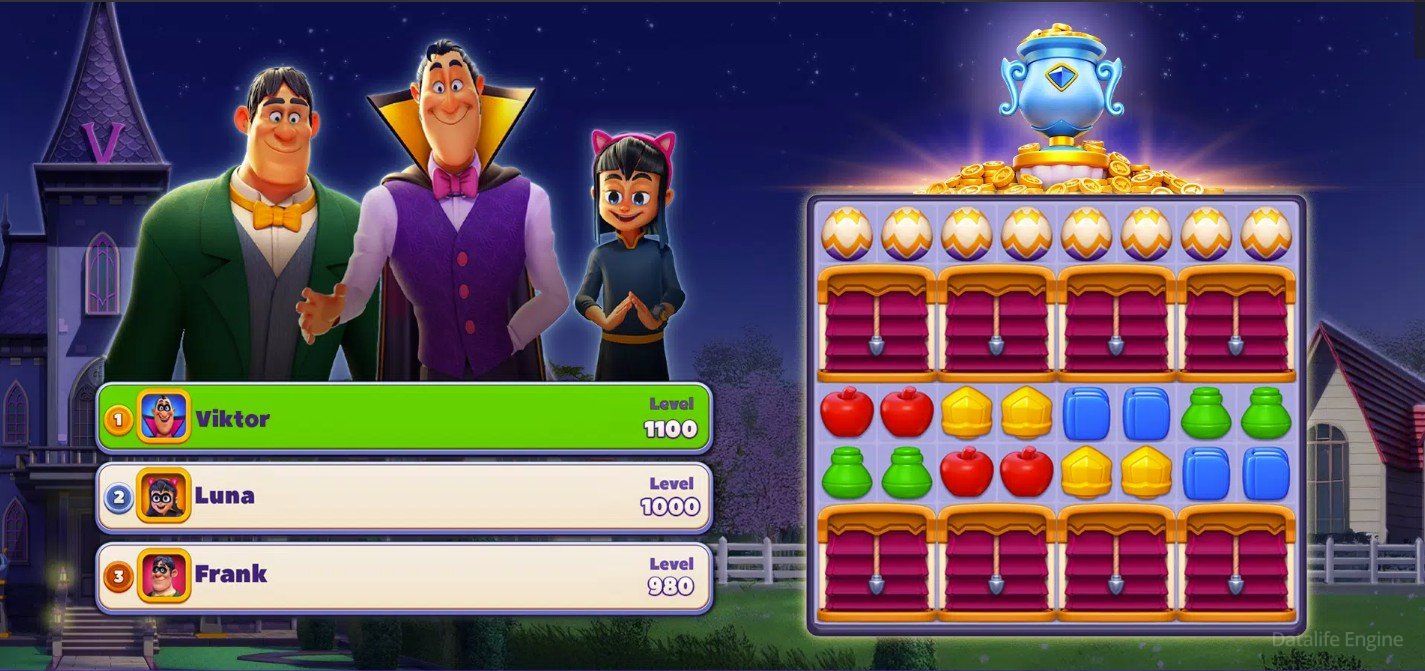
Task: View Luna's masked avatar portrait
Action: (163, 495)
